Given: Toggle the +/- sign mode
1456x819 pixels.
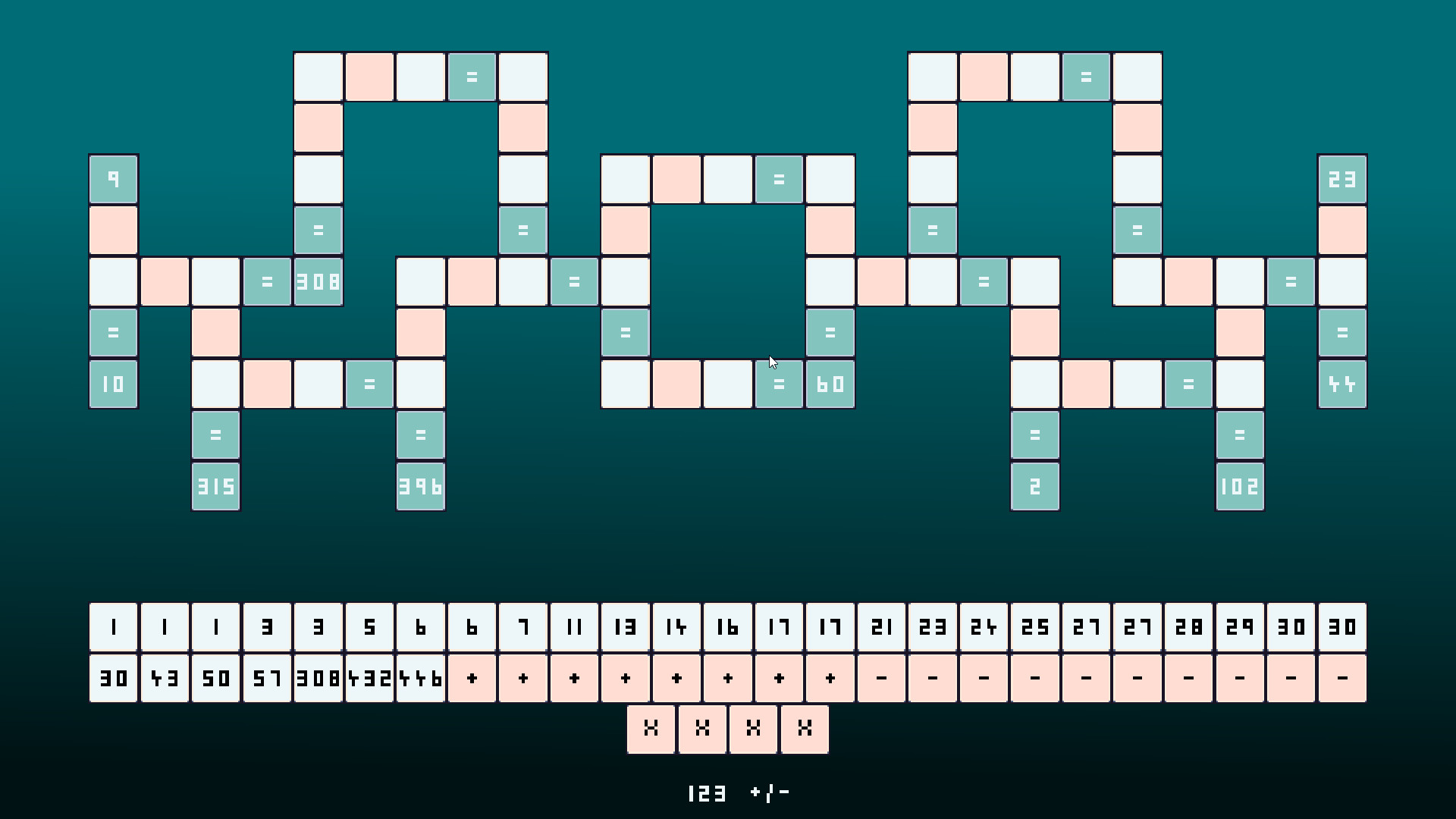Looking at the screenshot, I should tap(768, 793).
